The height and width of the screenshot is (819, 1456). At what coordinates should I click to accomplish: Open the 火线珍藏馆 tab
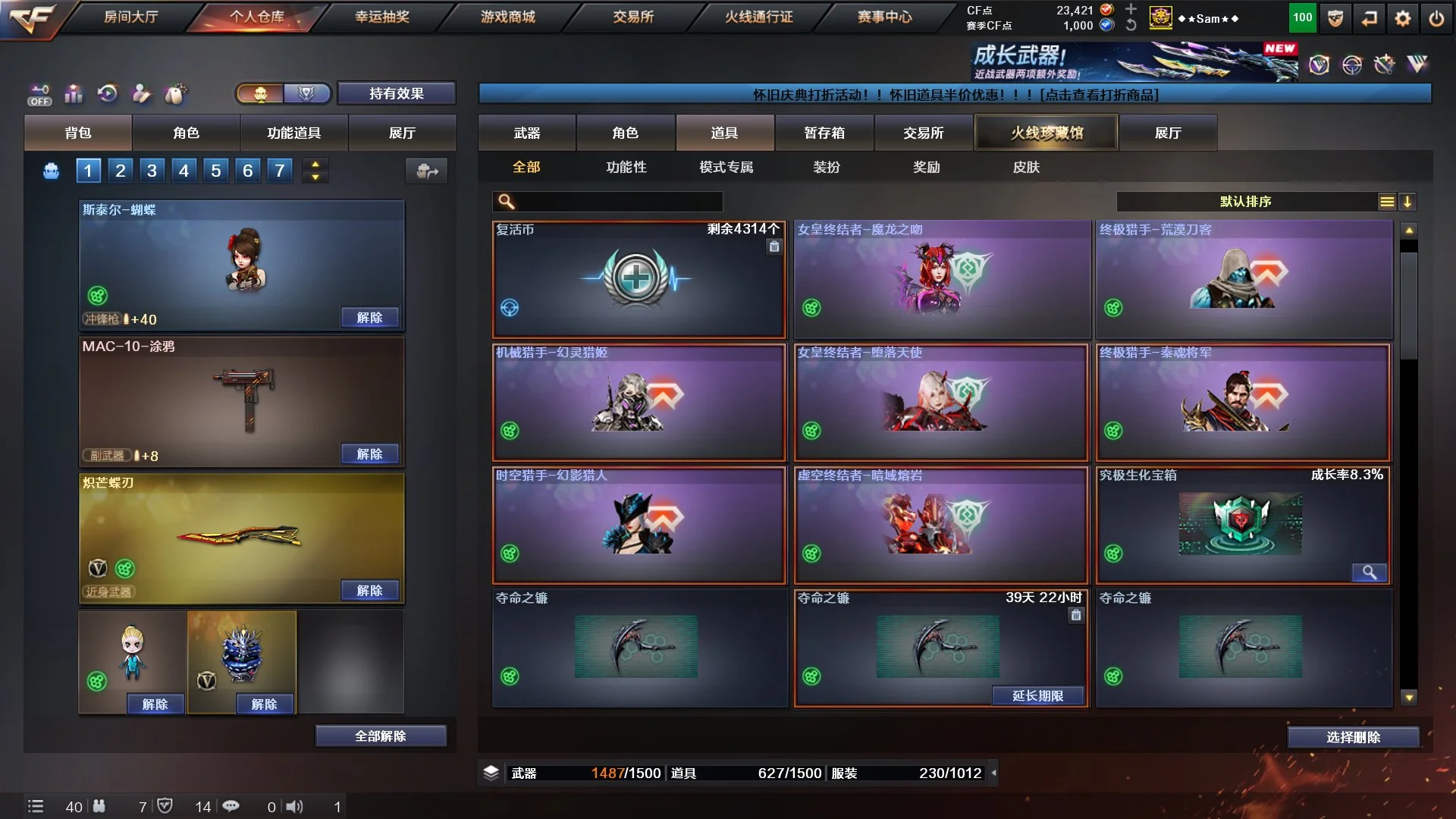(x=1046, y=133)
